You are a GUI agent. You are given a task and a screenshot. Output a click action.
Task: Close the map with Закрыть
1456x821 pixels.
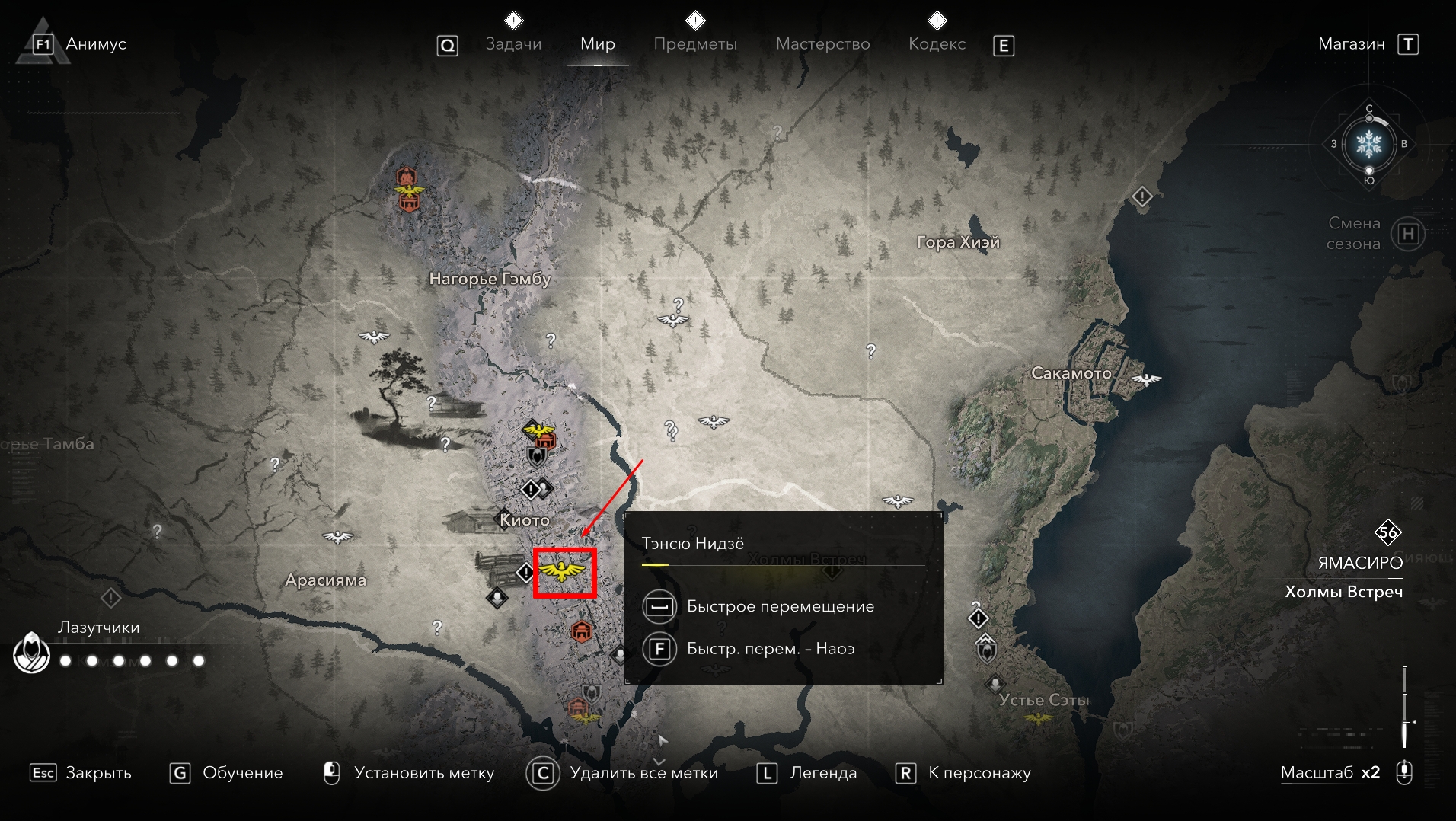(97, 773)
